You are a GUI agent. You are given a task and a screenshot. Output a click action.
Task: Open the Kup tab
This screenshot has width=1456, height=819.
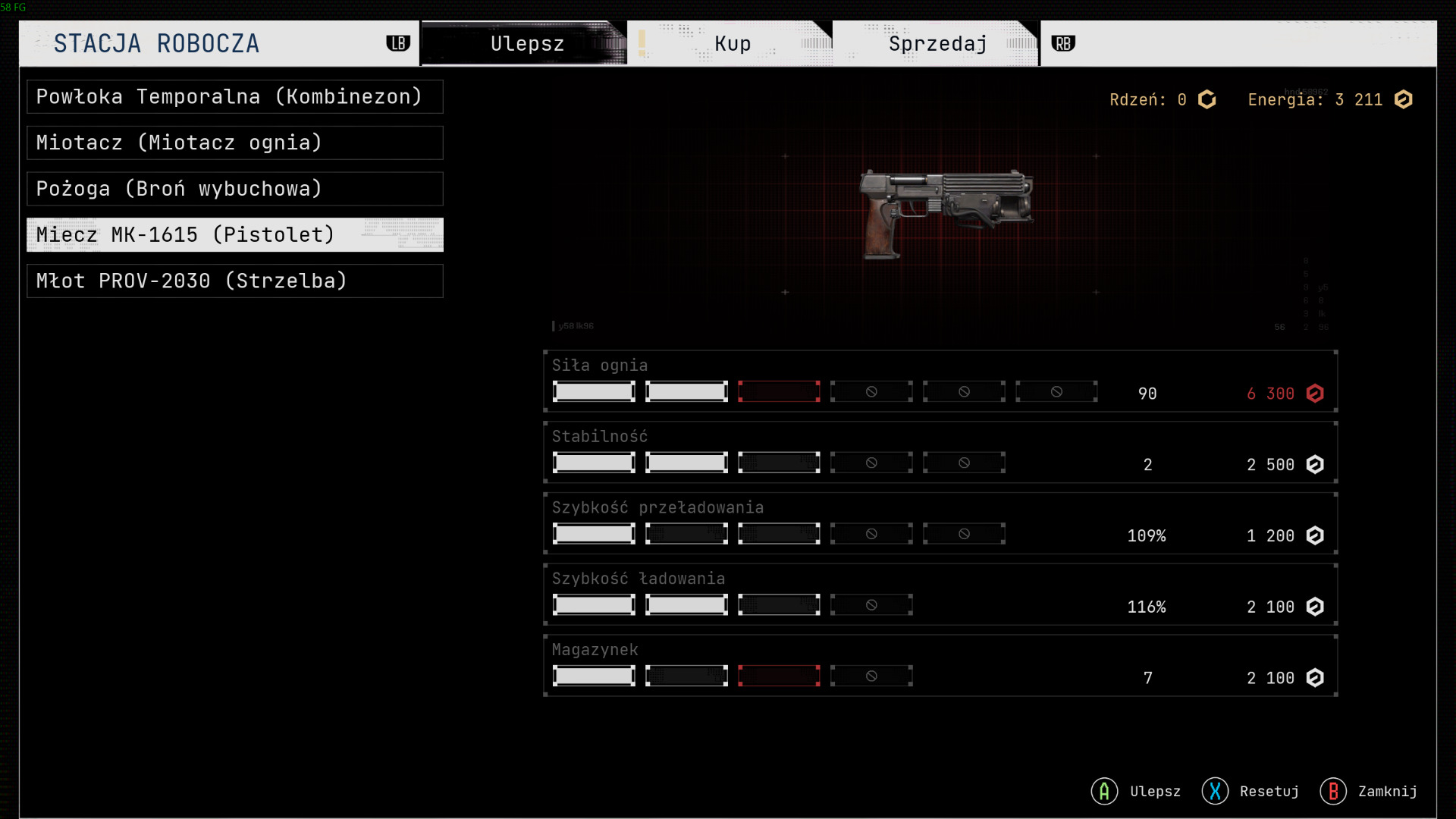(732, 44)
